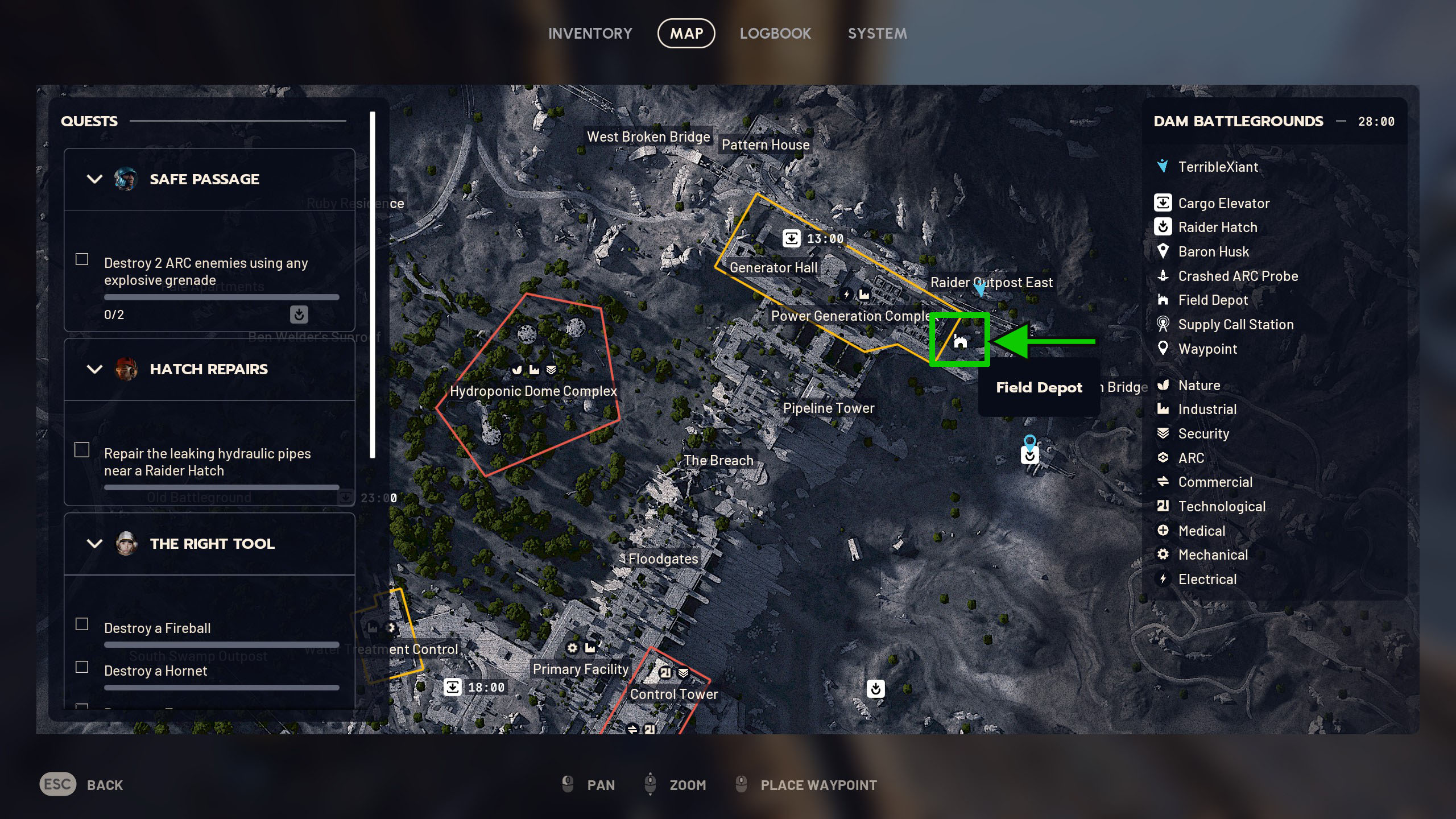Screen dimensions: 1456x819
Task: Click the Raider Hatch marker below the waypoint
Action: pyautogui.click(x=1029, y=456)
